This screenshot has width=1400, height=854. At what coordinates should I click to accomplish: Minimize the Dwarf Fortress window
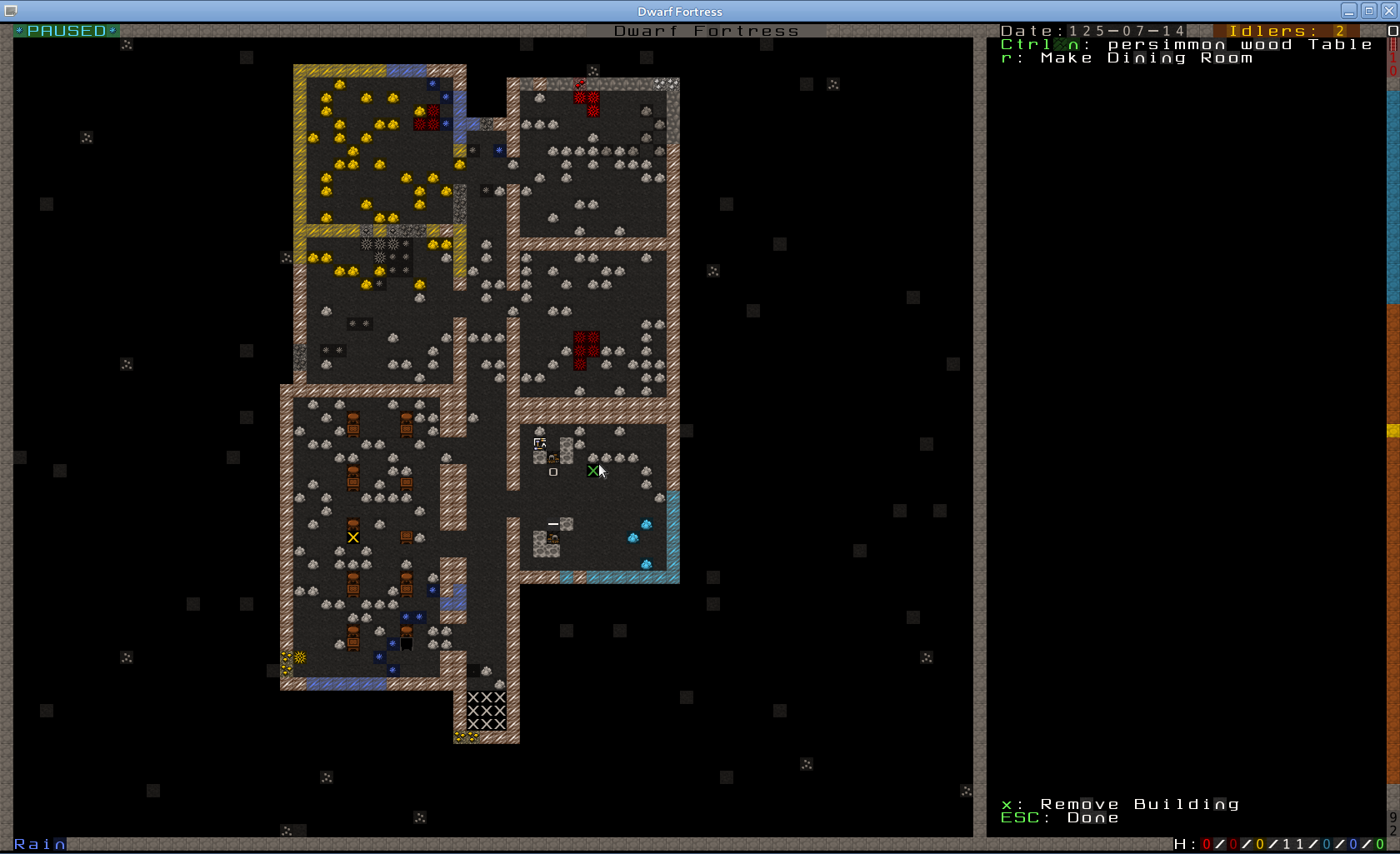pyautogui.click(x=1349, y=11)
